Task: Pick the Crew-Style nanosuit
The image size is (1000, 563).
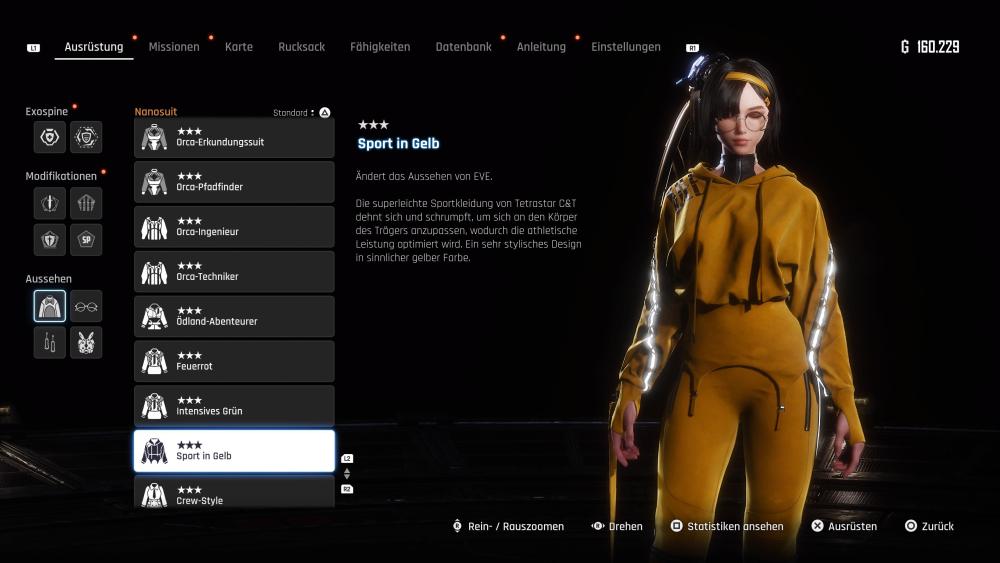Action: tap(234, 494)
